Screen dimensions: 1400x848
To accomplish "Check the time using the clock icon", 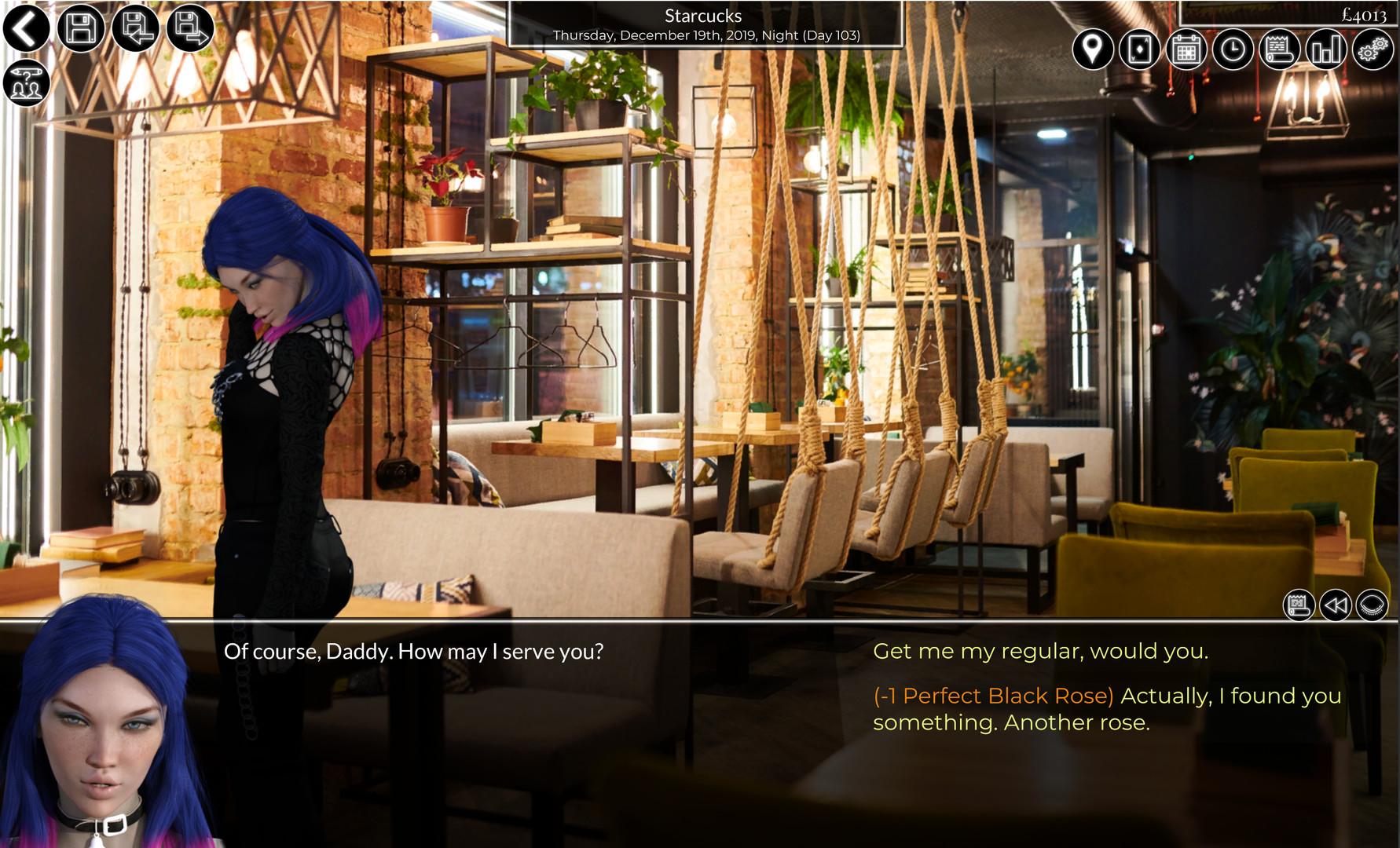I will click(x=1232, y=49).
